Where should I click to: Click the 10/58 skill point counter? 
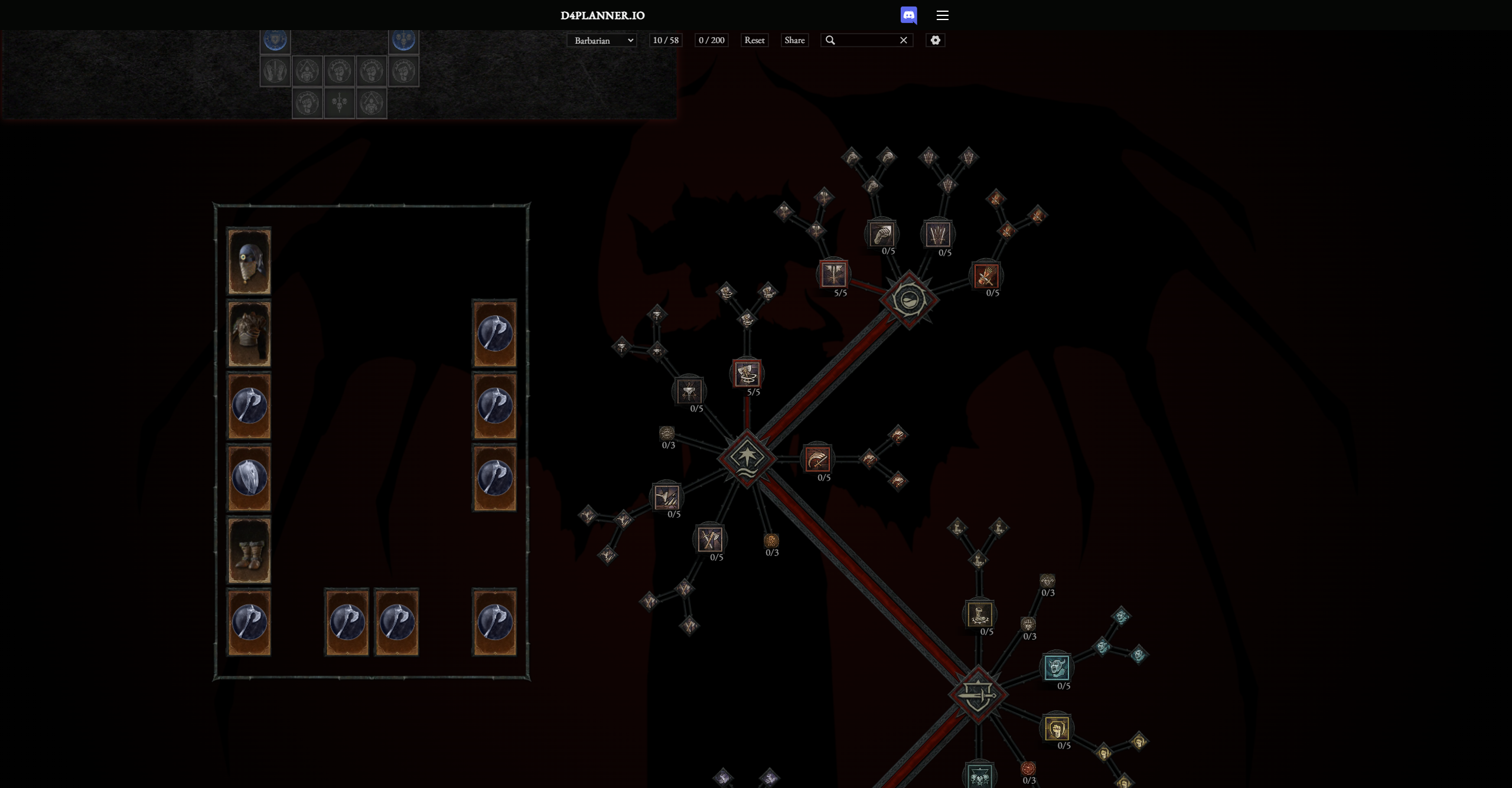click(666, 40)
